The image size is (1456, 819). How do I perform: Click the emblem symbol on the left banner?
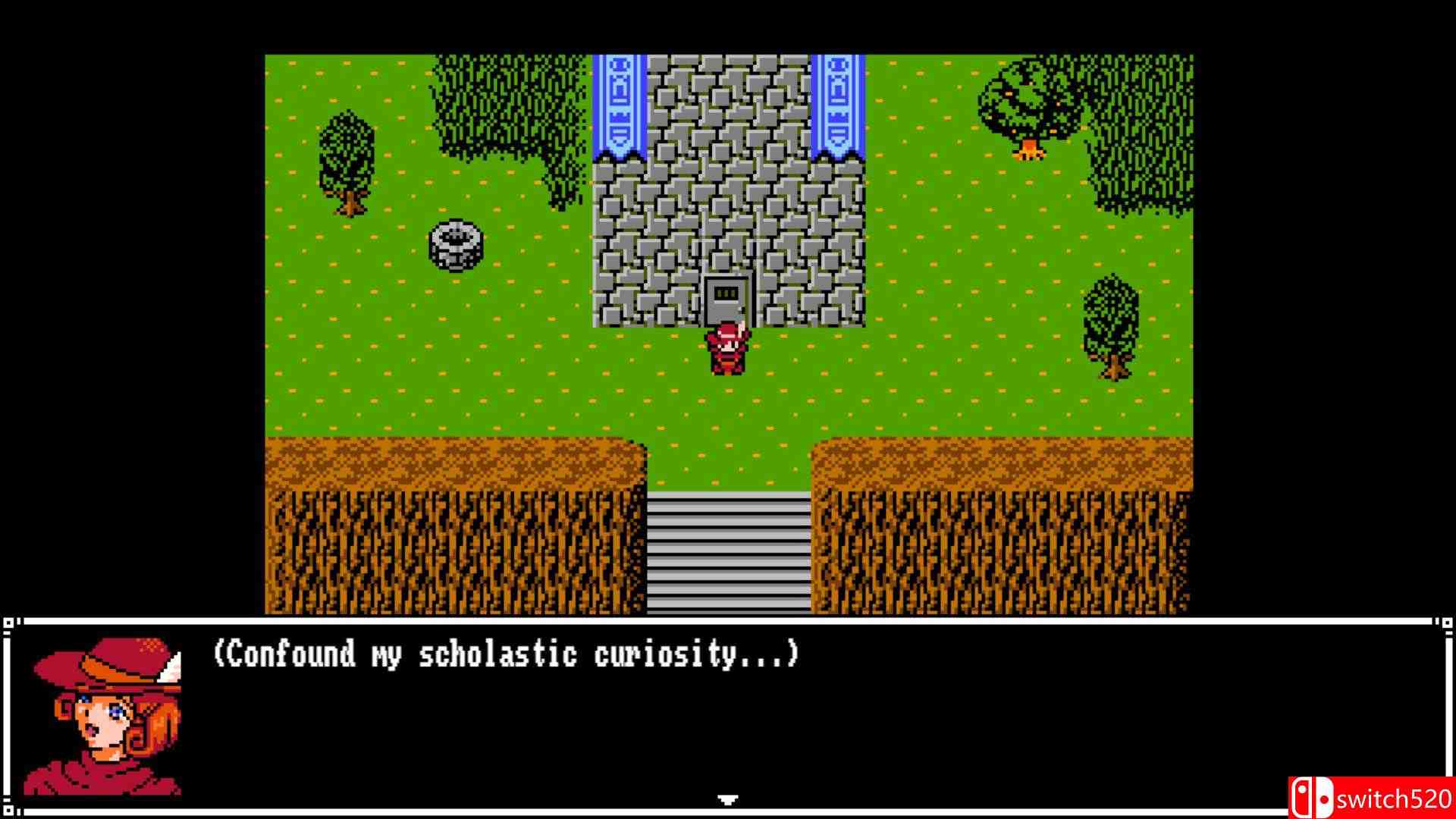[x=618, y=91]
